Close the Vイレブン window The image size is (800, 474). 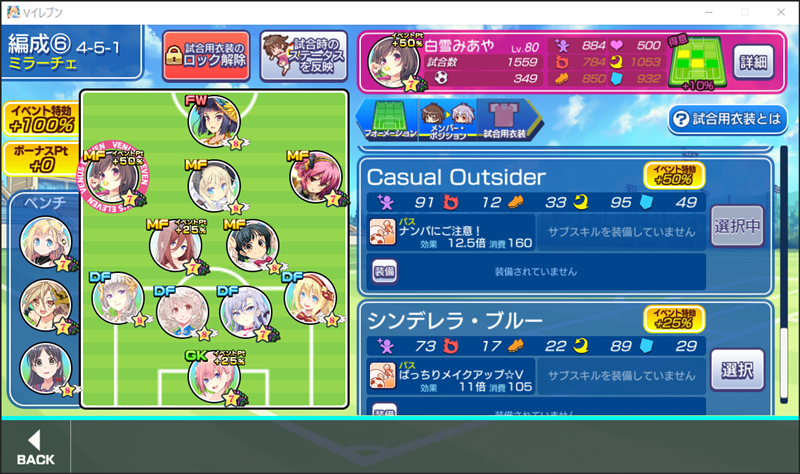(775, 11)
